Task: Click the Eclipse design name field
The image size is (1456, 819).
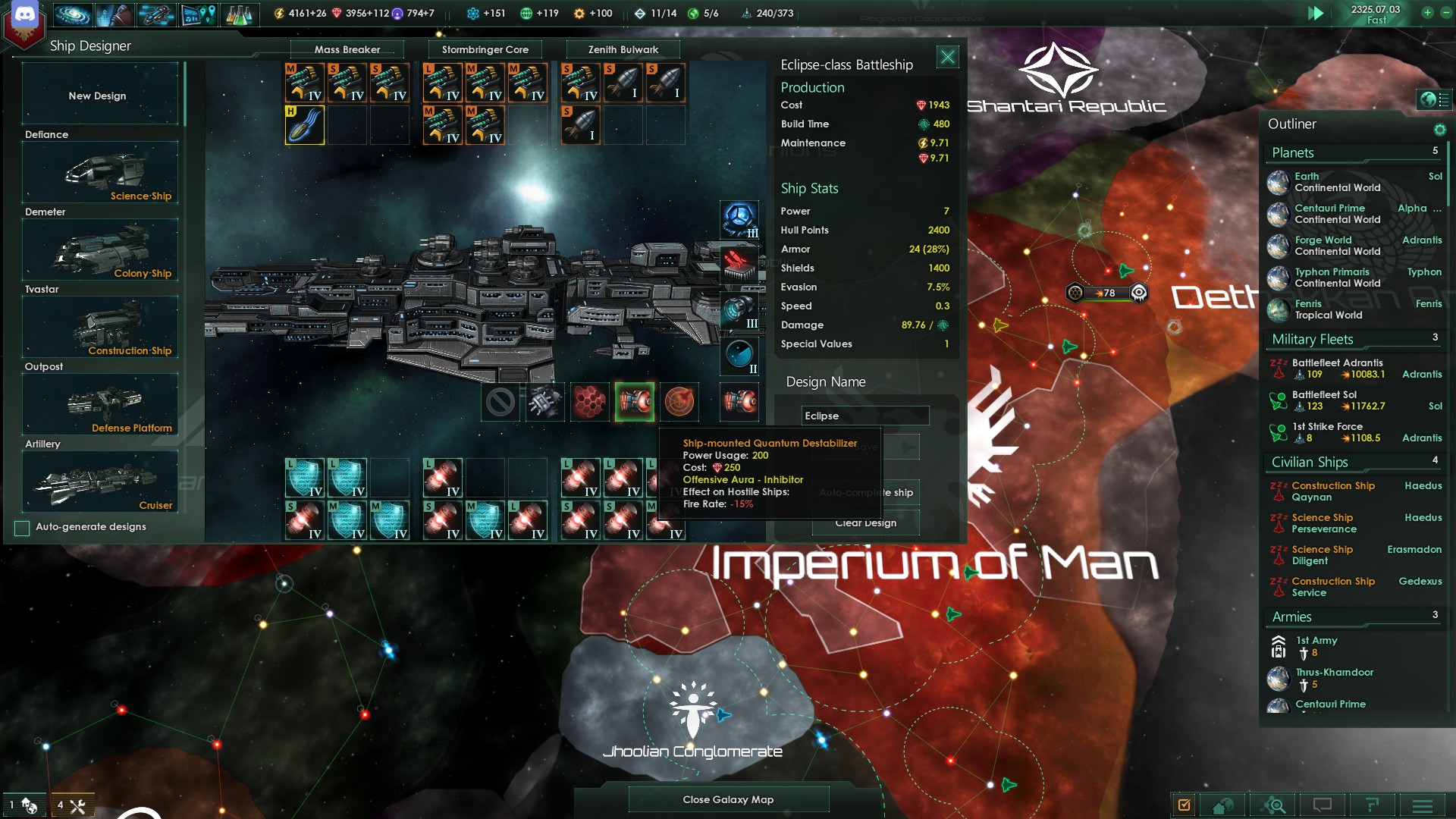Action: 864,416
